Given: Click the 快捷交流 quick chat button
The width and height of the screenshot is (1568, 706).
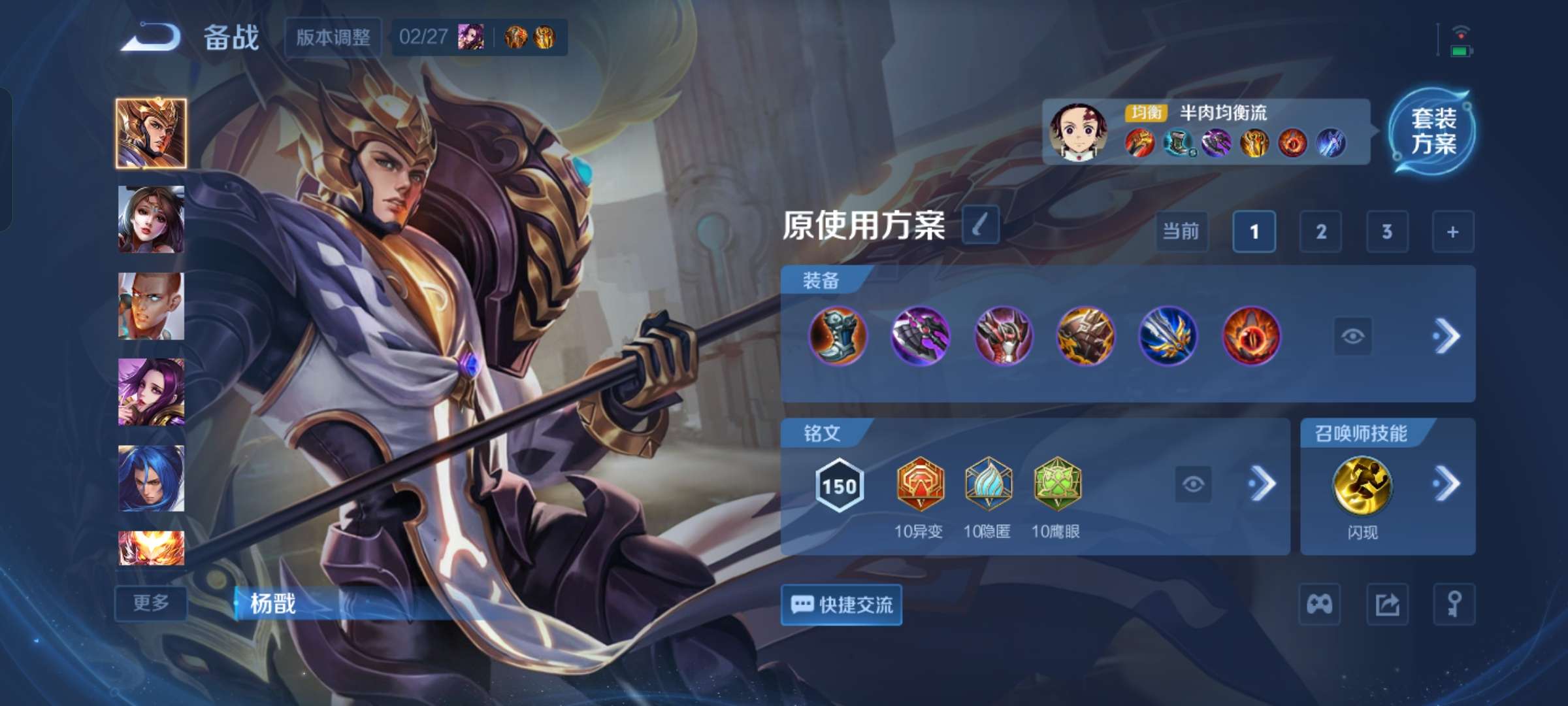Looking at the screenshot, I should (841, 605).
